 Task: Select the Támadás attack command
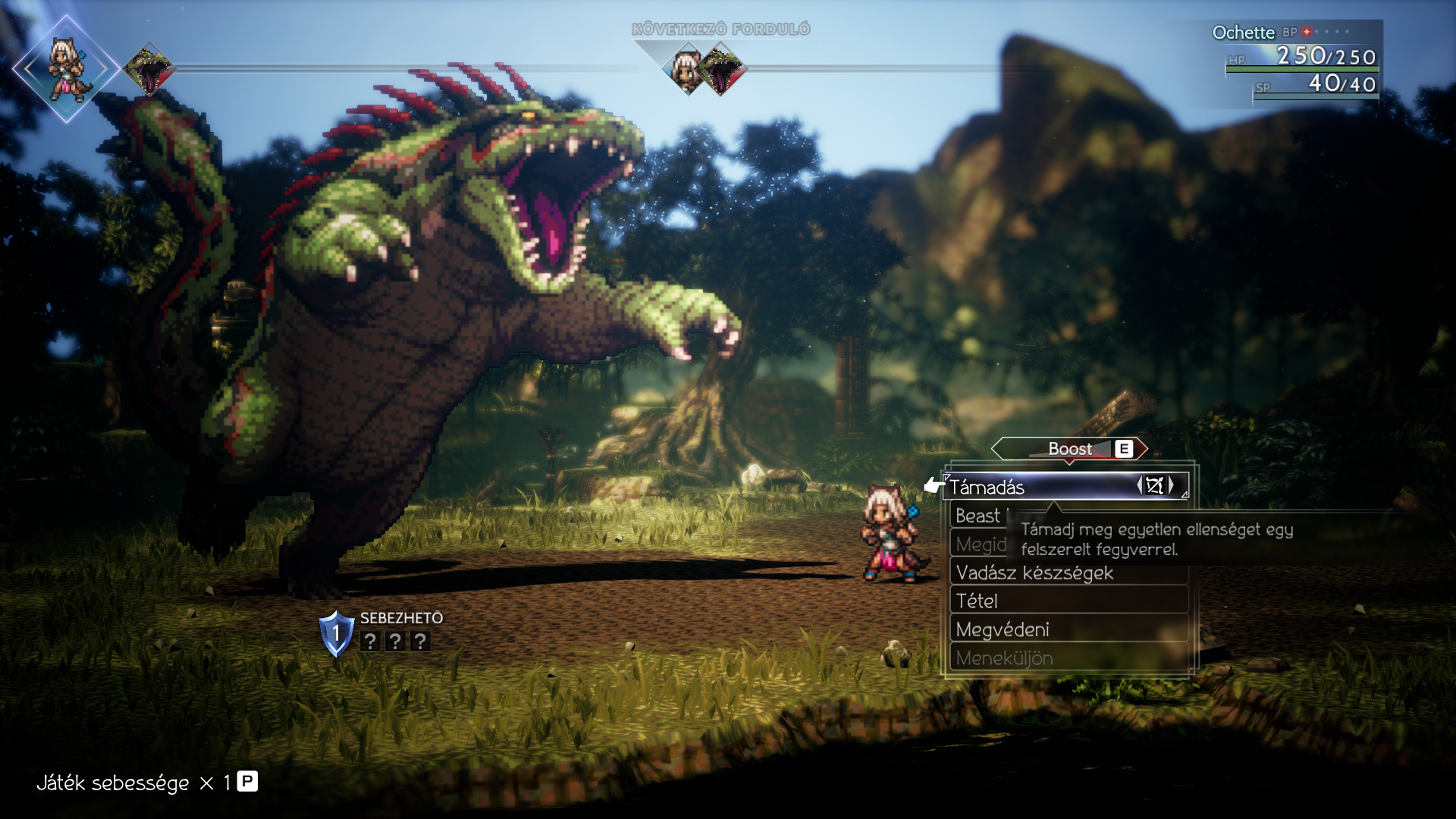pyautogui.click(x=1039, y=487)
